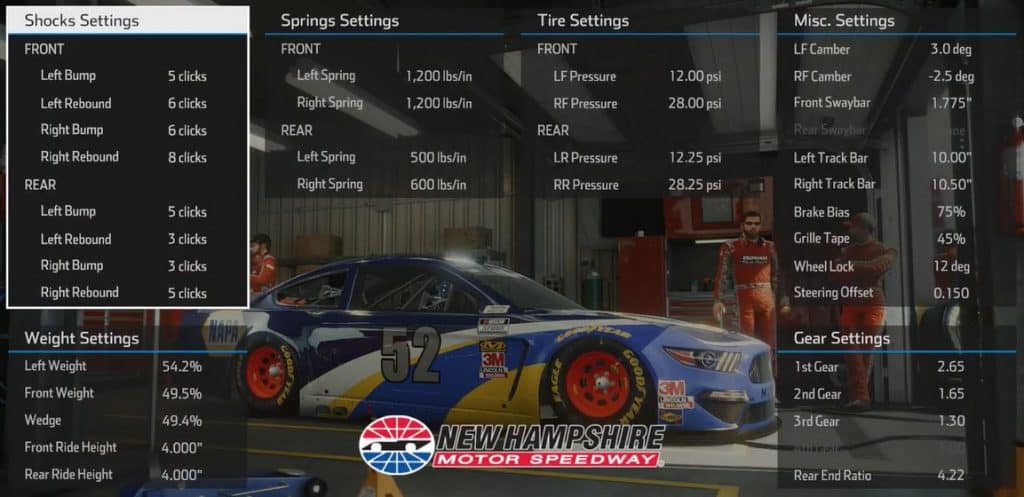
Task: Click the Front Swaybar row
Action: pos(882,103)
